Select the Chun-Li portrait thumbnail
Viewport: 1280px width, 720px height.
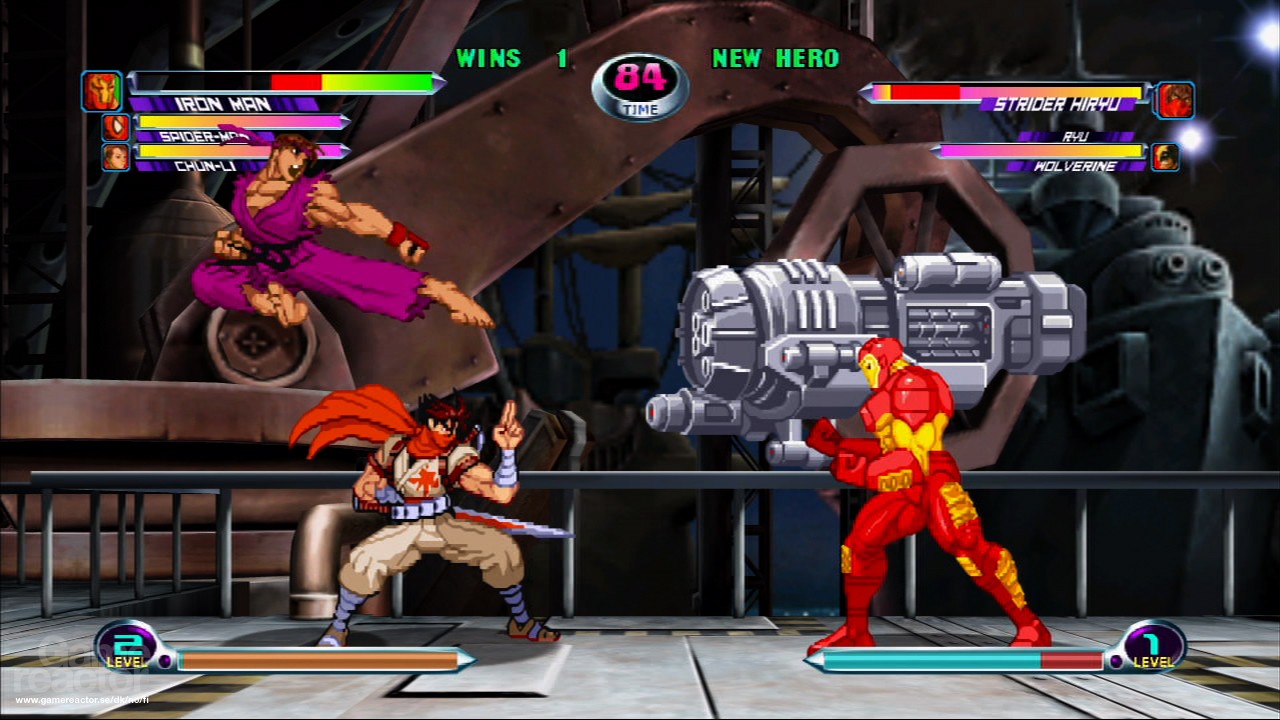115,156
